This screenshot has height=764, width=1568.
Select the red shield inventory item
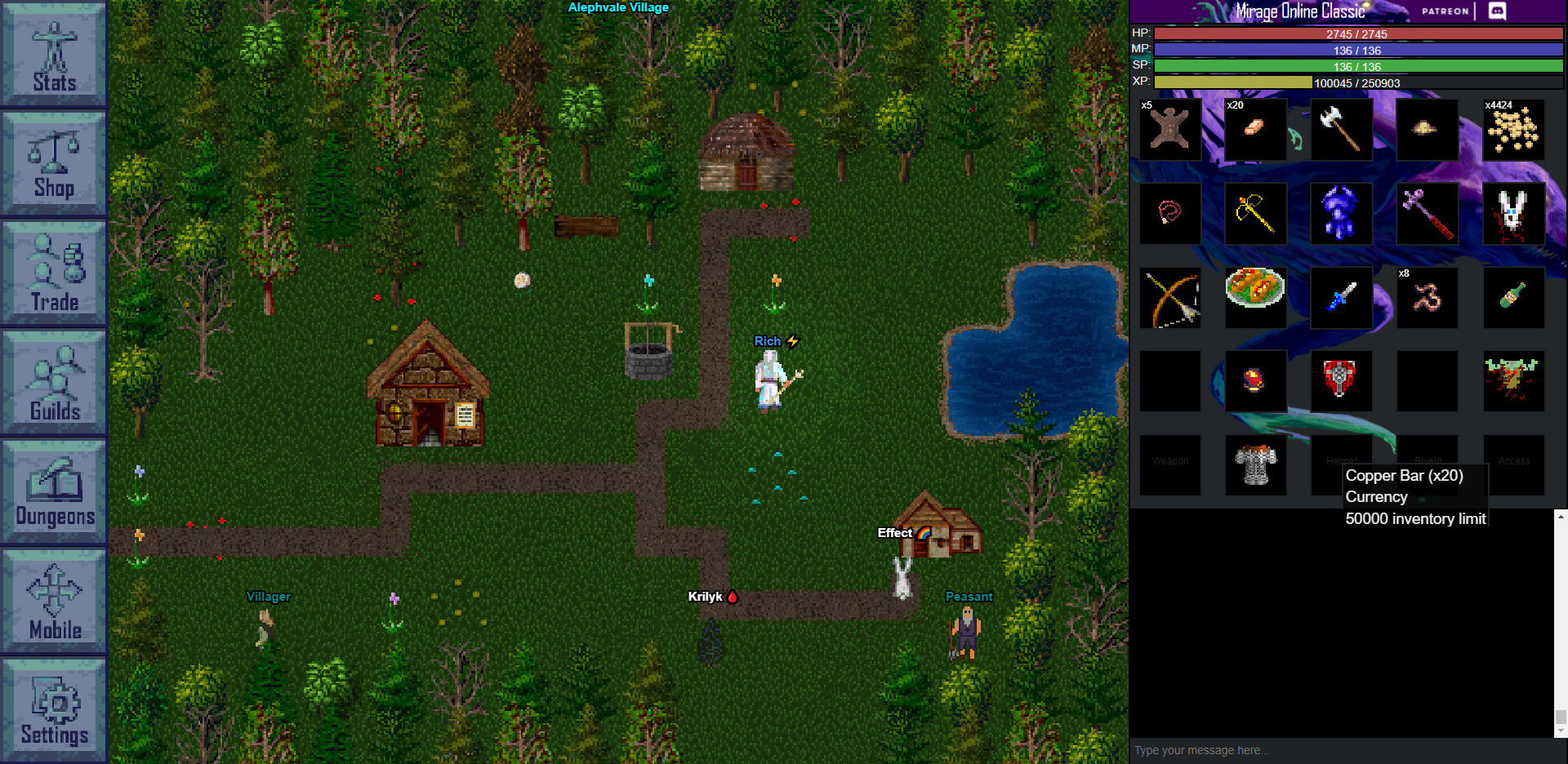[1341, 381]
